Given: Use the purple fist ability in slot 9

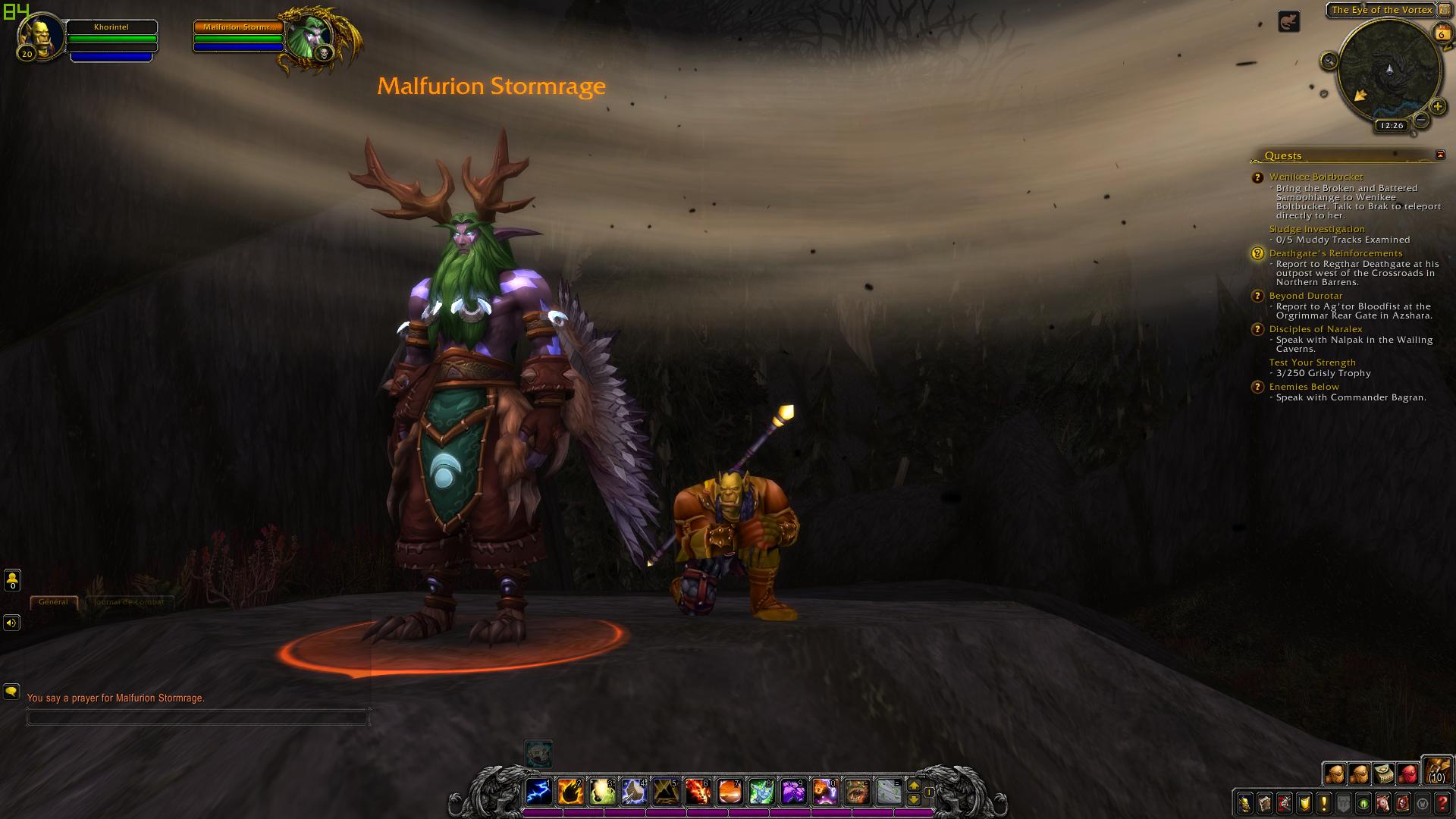Looking at the screenshot, I should [793, 792].
